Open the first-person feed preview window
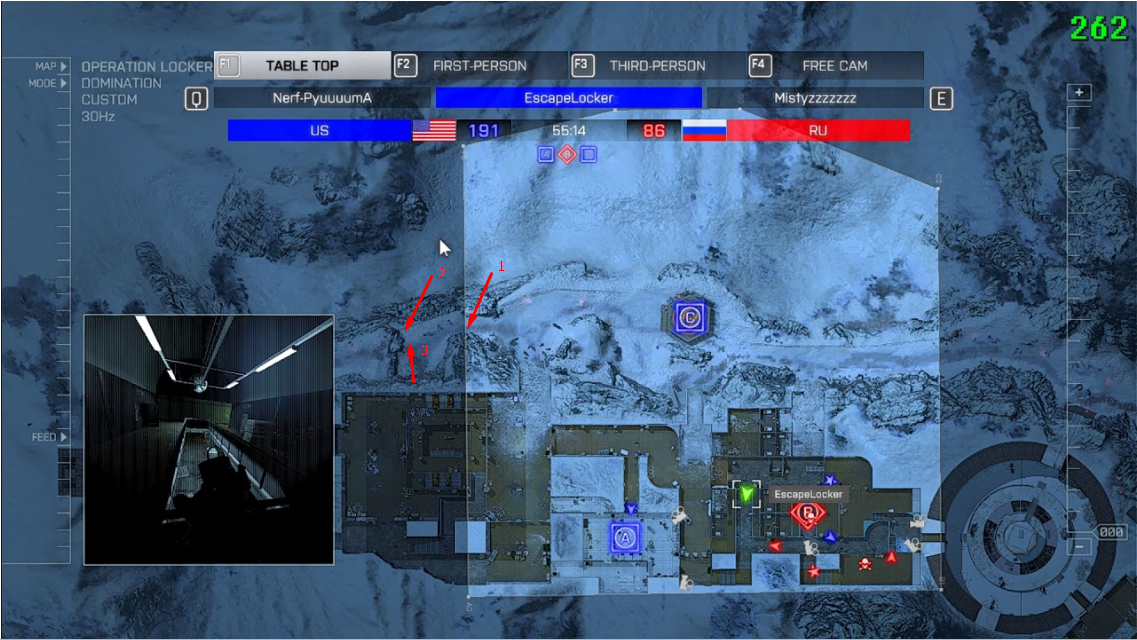 pos(208,428)
